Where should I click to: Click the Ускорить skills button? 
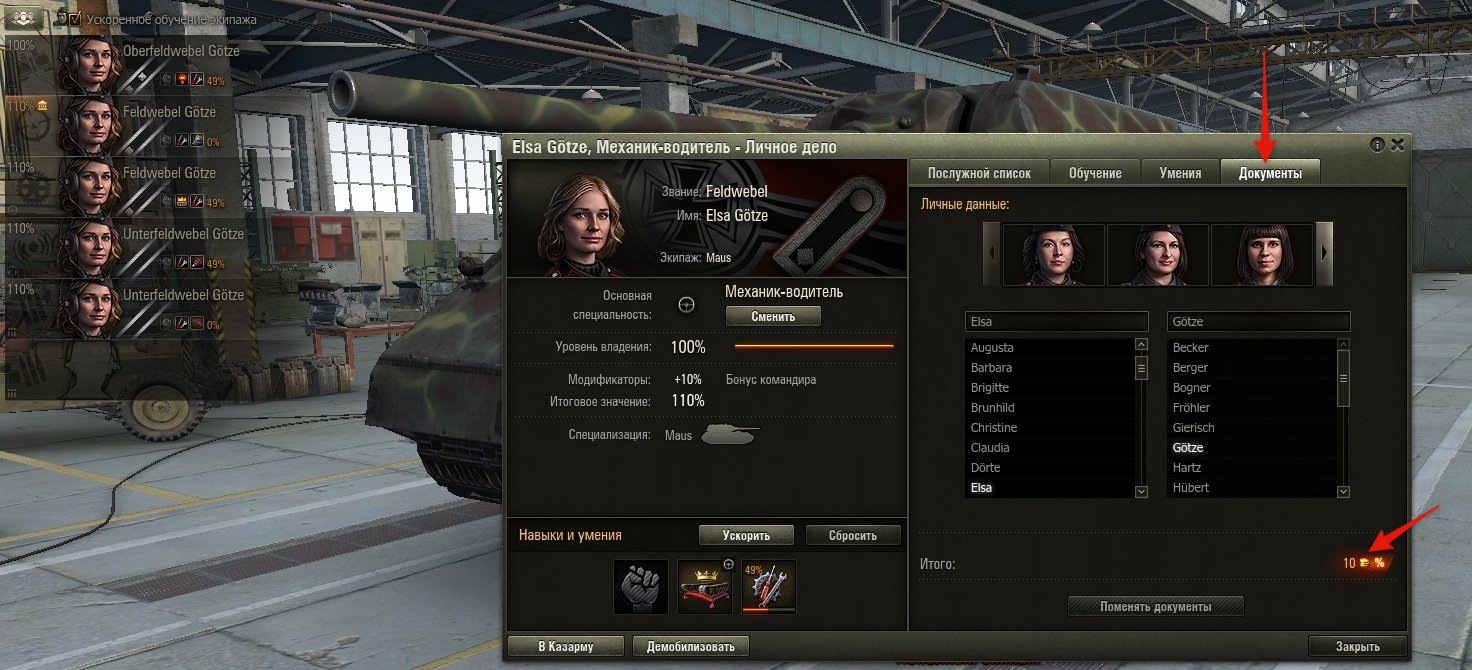746,535
